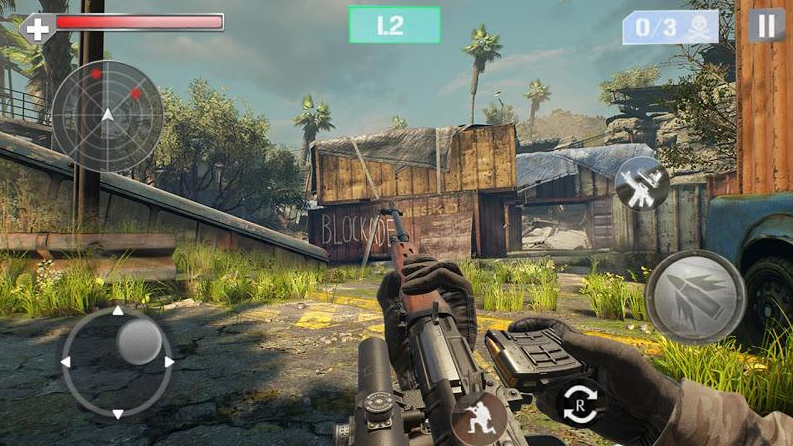Image resolution: width=793 pixels, height=446 pixels.
Task: Fire weapon with the bullets button
Action: coord(695,297)
